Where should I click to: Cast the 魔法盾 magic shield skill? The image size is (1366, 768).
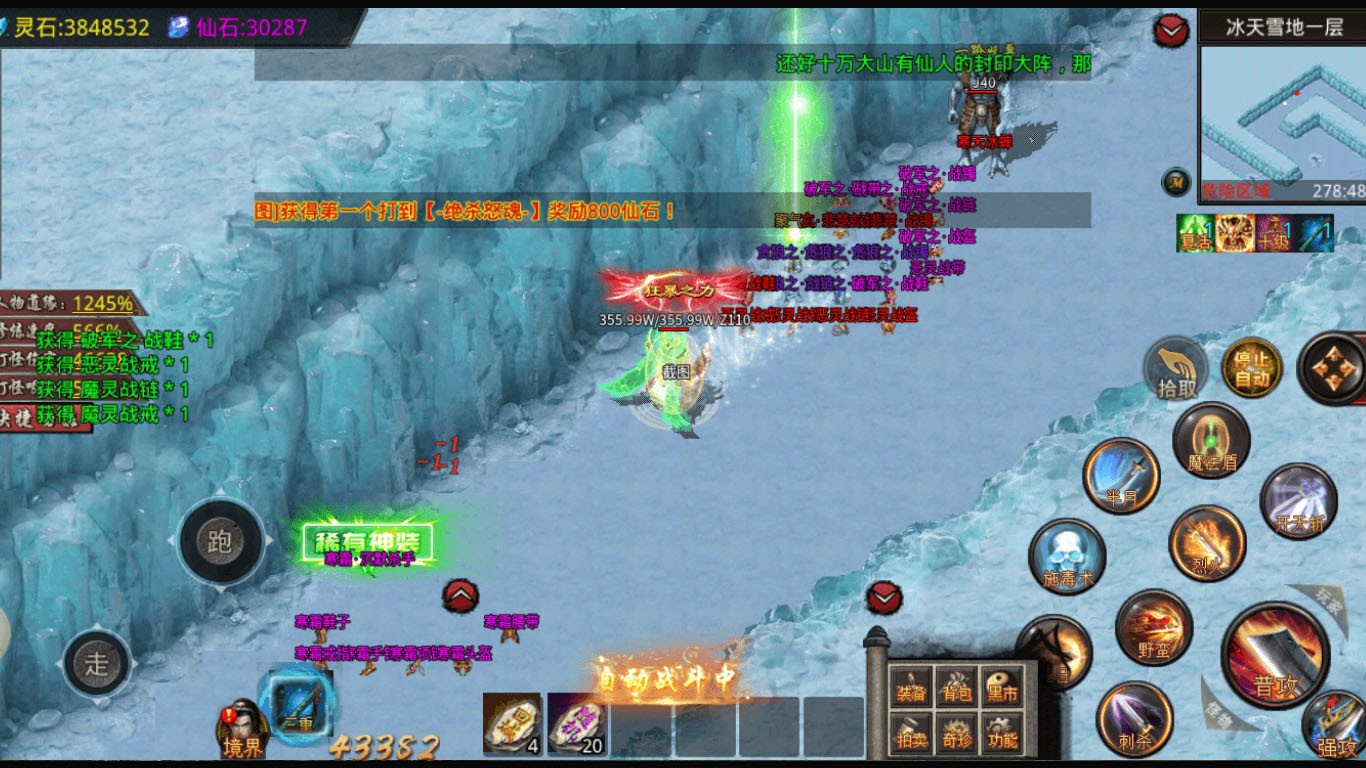pyautogui.click(x=1211, y=441)
